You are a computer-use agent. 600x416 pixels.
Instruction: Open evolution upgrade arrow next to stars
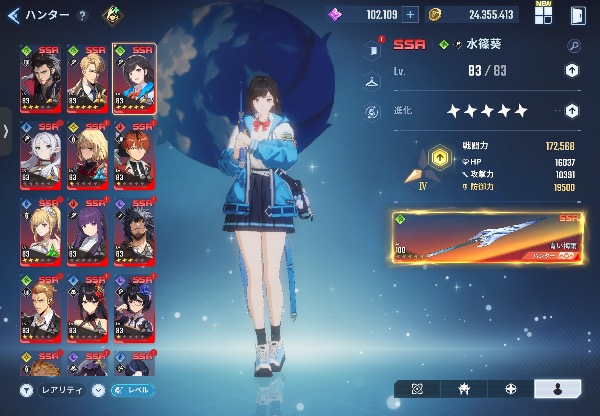point(571,111)
